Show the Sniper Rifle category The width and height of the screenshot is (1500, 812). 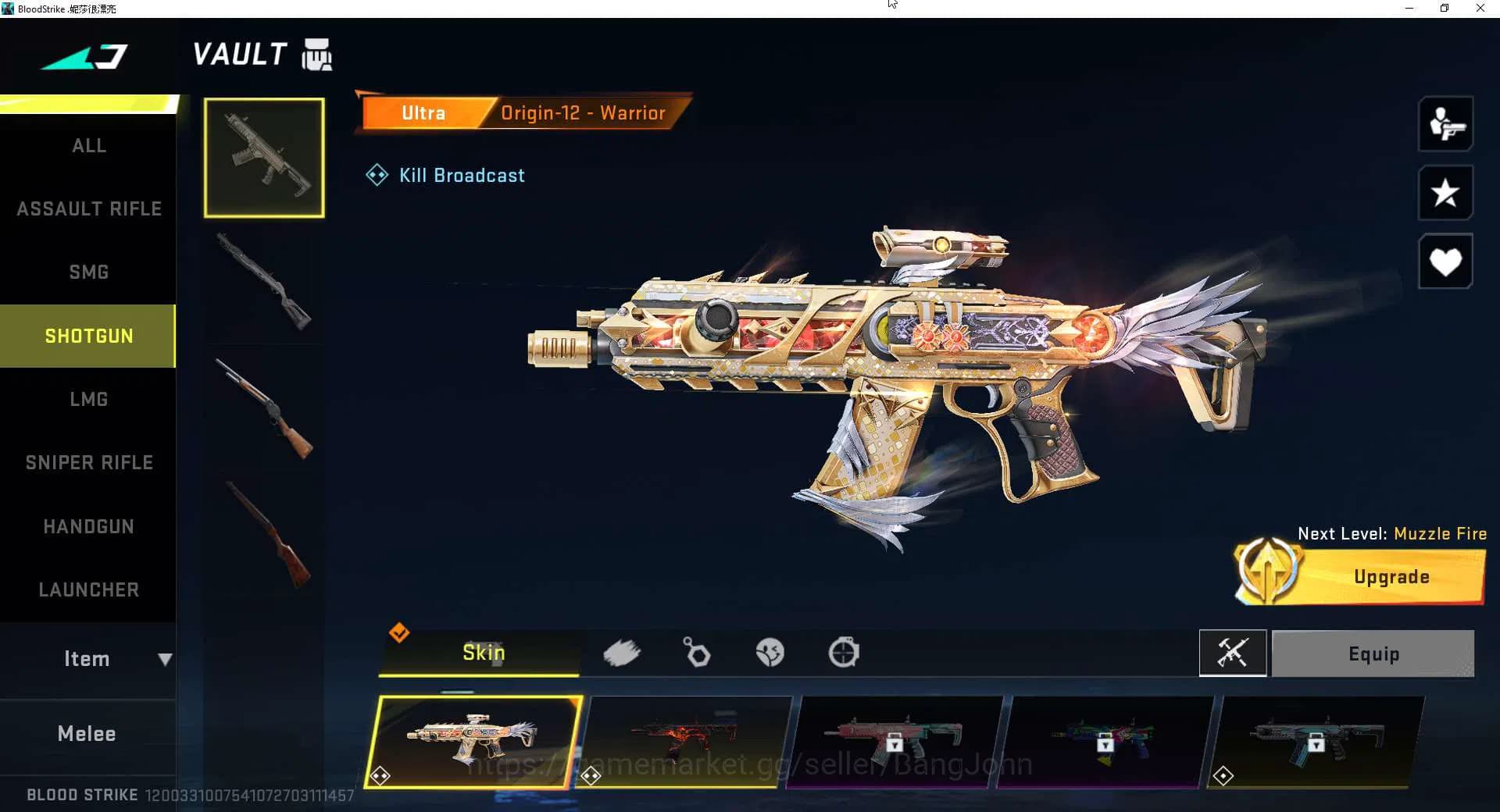(x=88, y=462)
